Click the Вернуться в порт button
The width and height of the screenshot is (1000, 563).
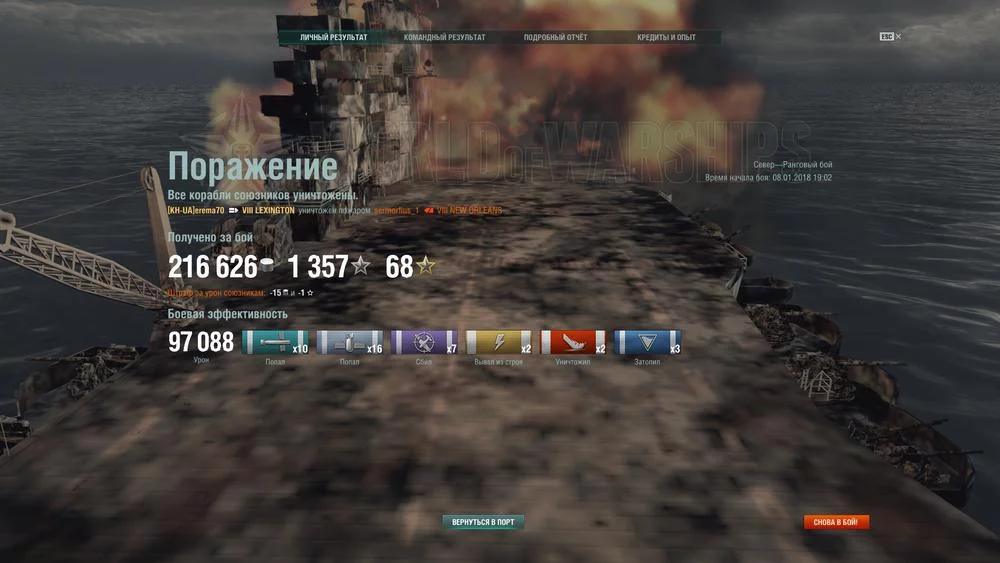(x=483, y=522)
